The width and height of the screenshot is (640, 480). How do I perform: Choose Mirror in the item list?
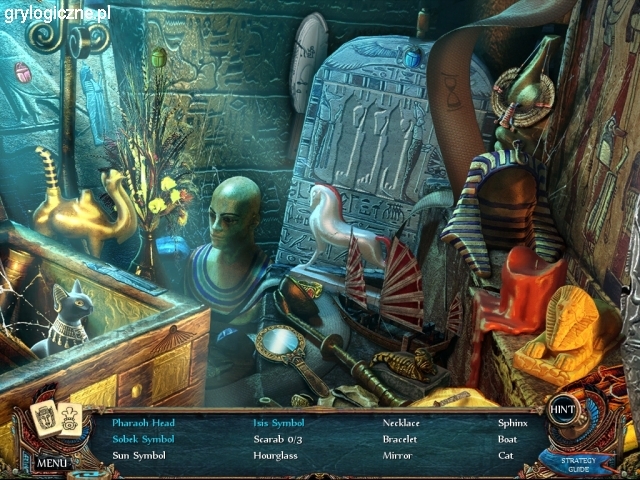[x=397, y=455]
